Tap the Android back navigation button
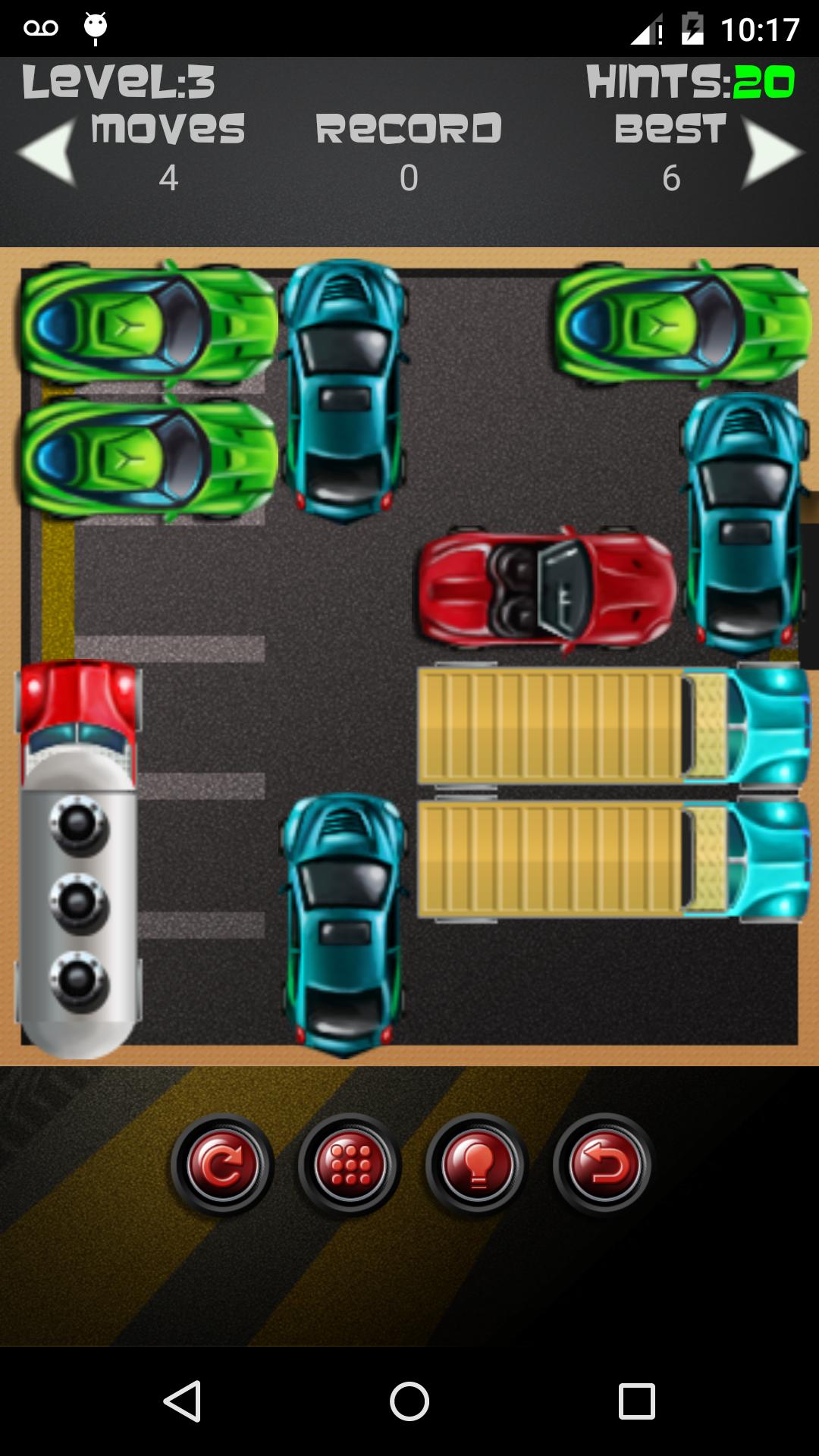The height and width of the screenshot is (1456, 819). click(183, 1401)
